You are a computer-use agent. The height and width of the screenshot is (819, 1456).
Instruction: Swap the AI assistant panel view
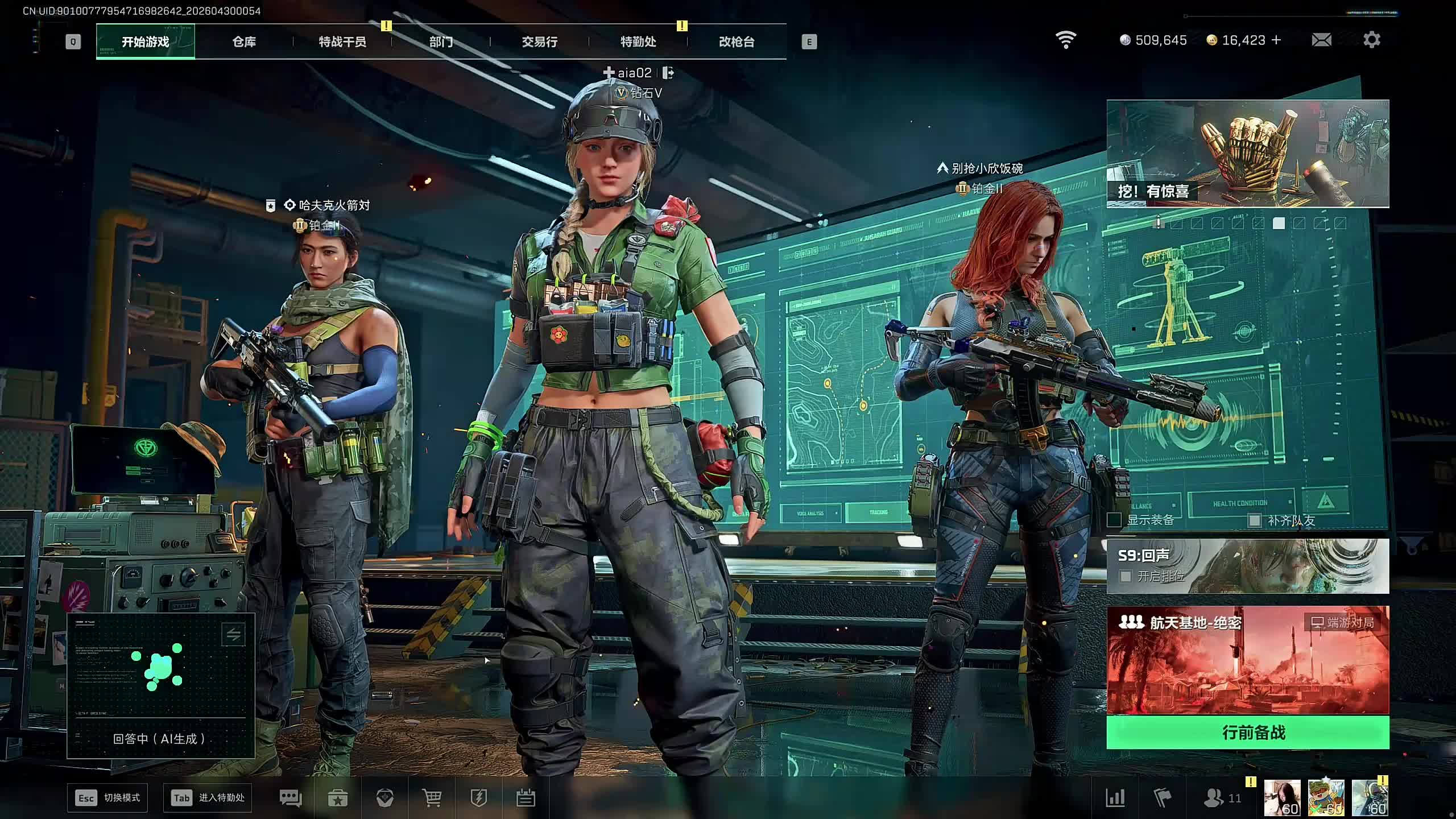(x=233, y=635)
